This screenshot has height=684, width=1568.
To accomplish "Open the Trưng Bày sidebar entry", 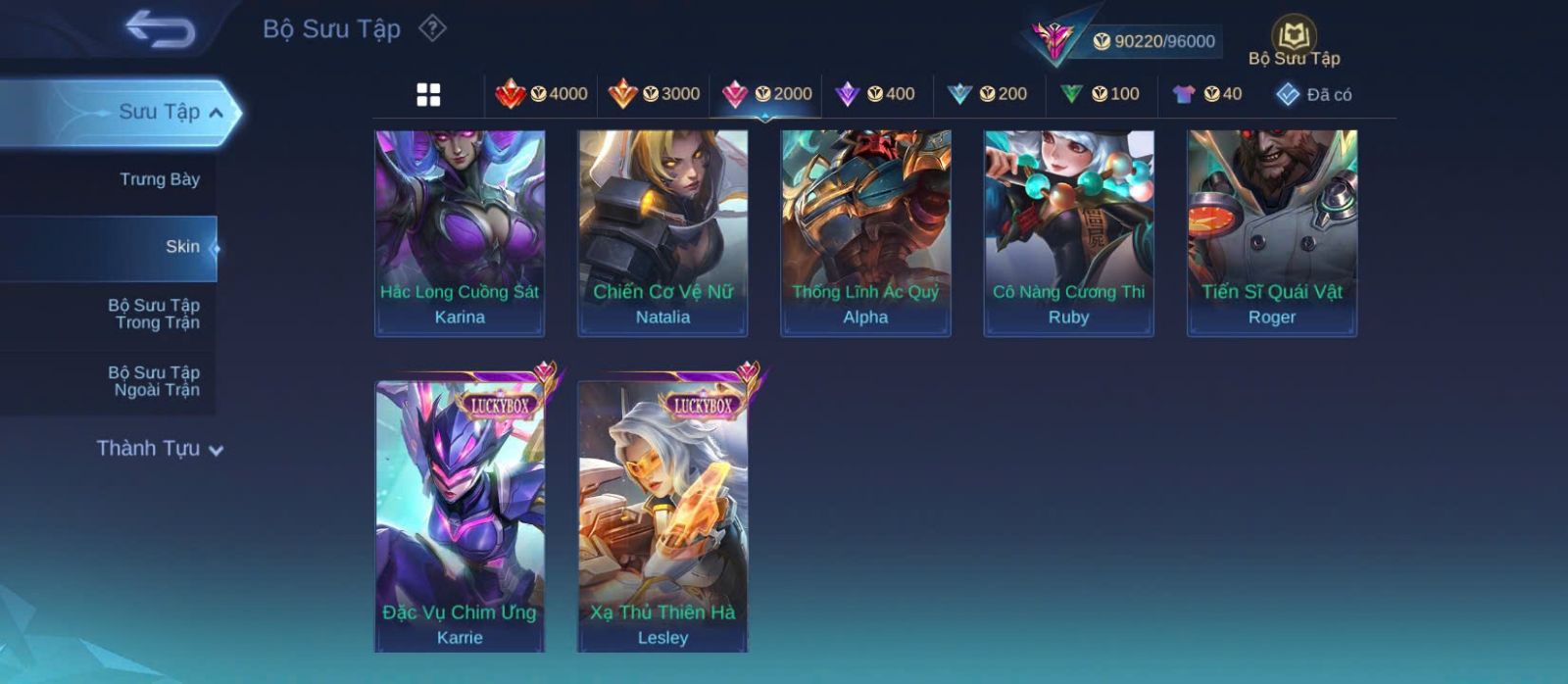I will [x=159, y=179].
